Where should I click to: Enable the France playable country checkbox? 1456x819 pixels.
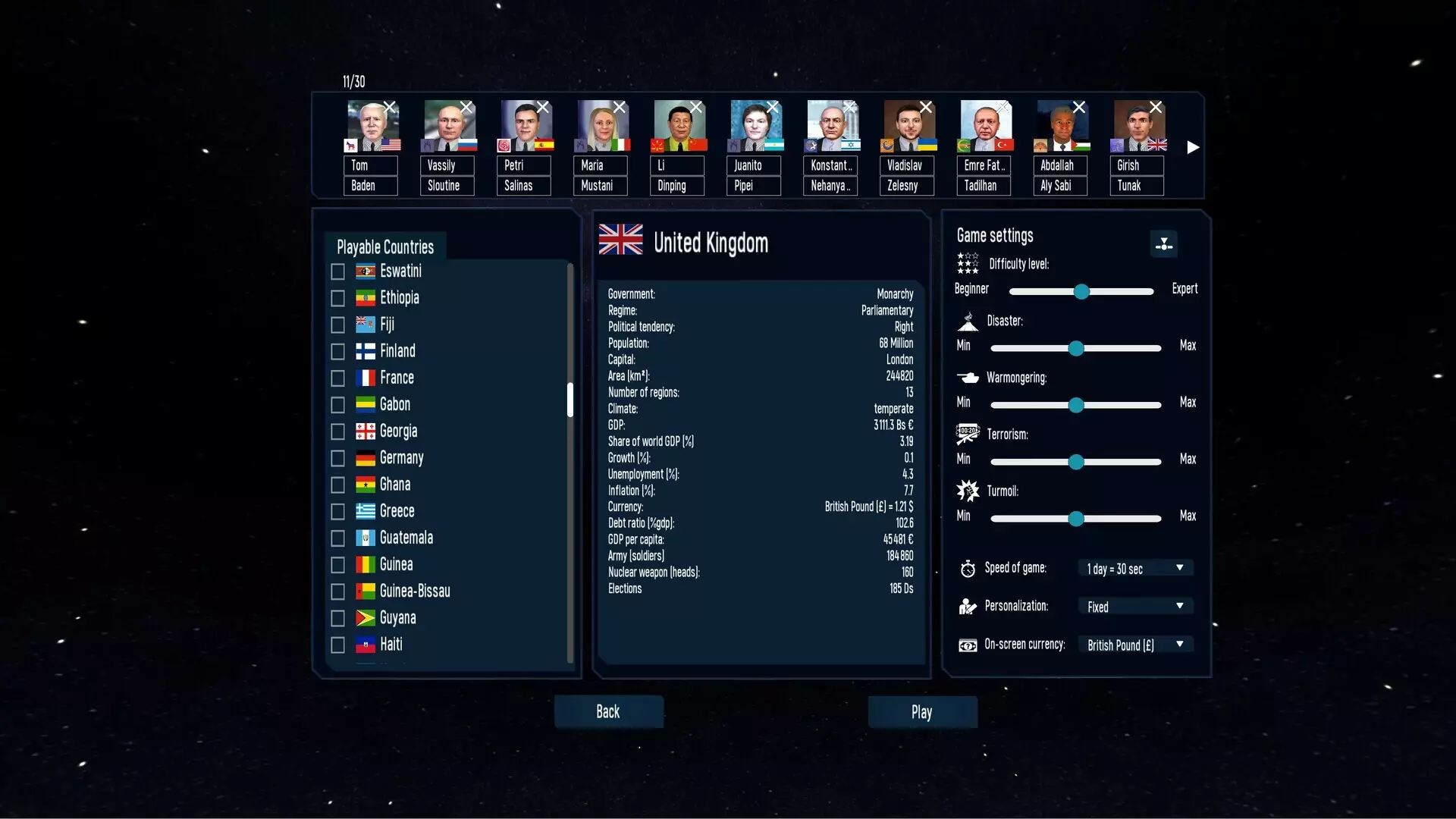[337, 378]
